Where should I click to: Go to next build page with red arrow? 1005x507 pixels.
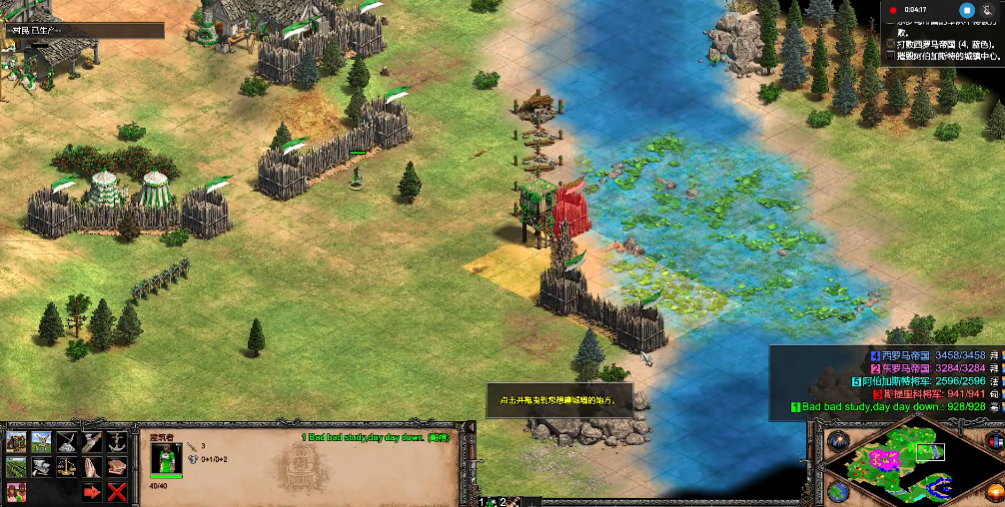pyautogui.click(x=91, y=491)
